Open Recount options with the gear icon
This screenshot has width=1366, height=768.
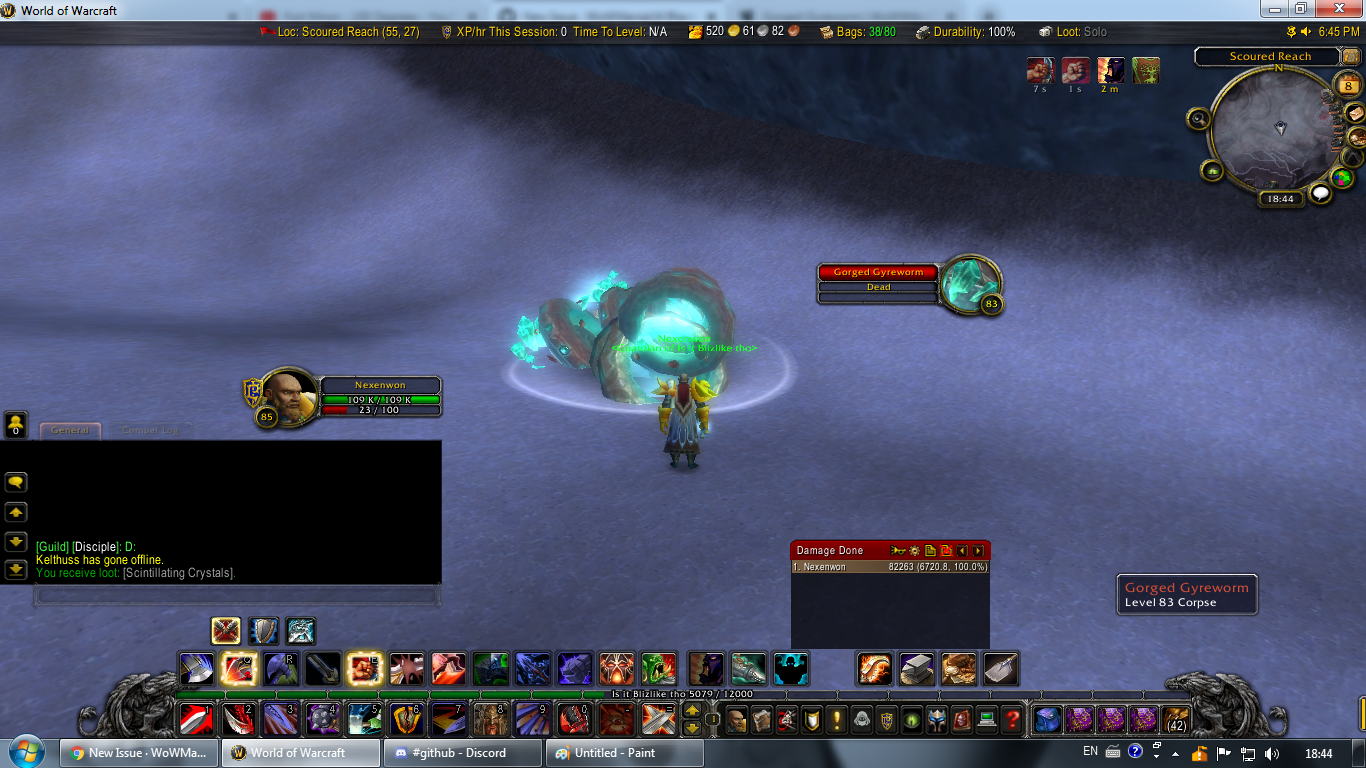coord(915,550)
